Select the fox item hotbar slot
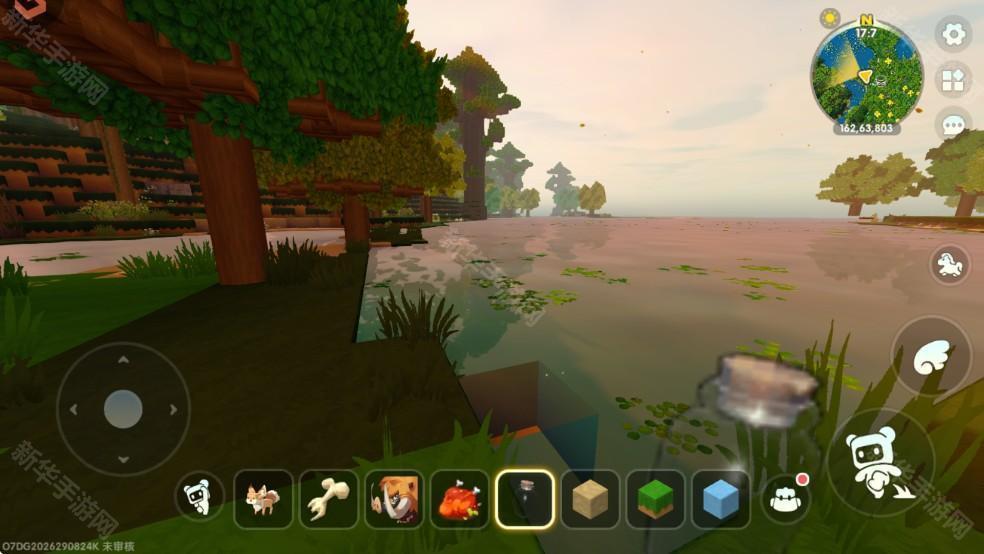The image size is (984, 554). (x=263, y=499)
